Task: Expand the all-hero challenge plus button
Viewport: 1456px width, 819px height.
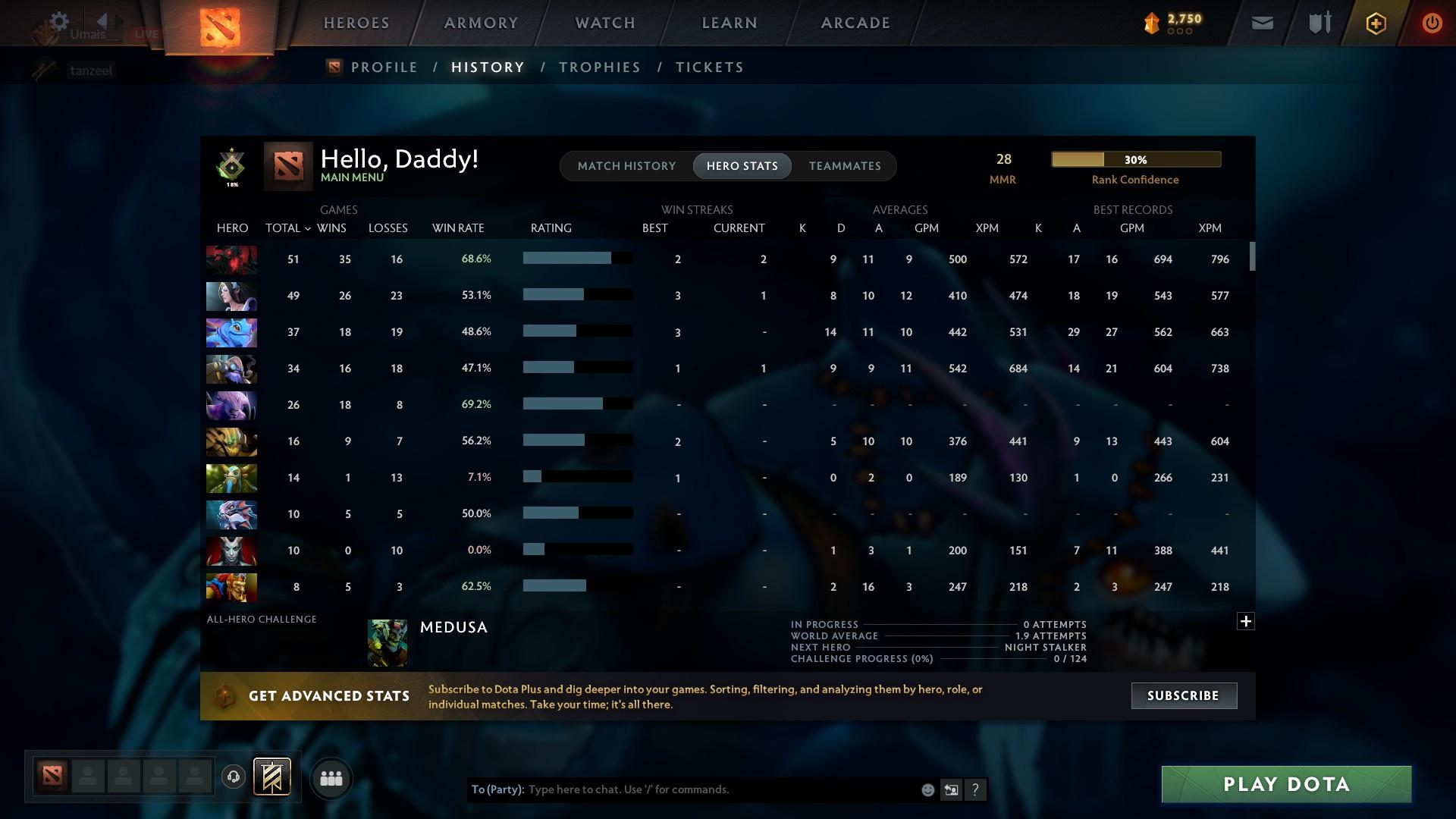Action: (x=1246, y=621)
